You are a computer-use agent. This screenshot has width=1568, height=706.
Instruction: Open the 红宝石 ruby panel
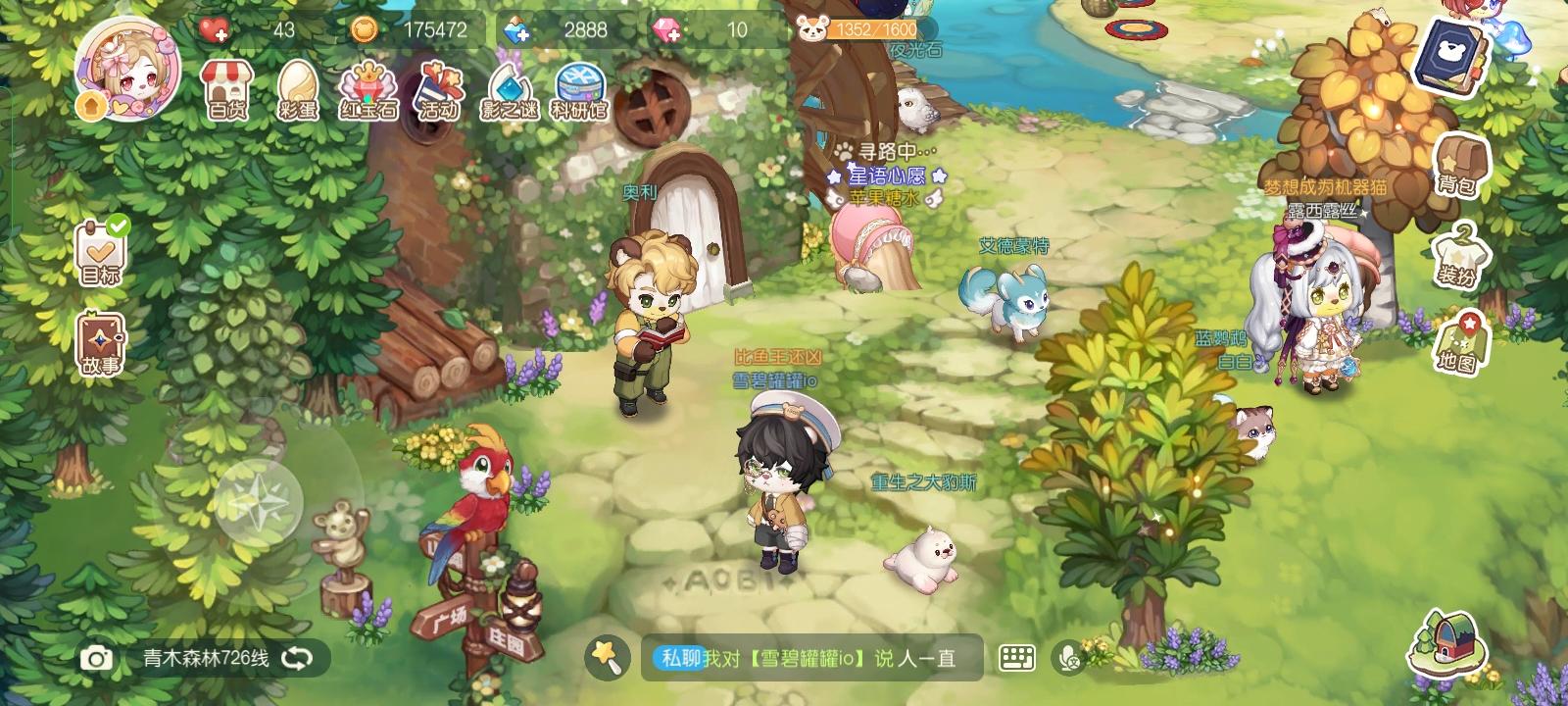369,93
